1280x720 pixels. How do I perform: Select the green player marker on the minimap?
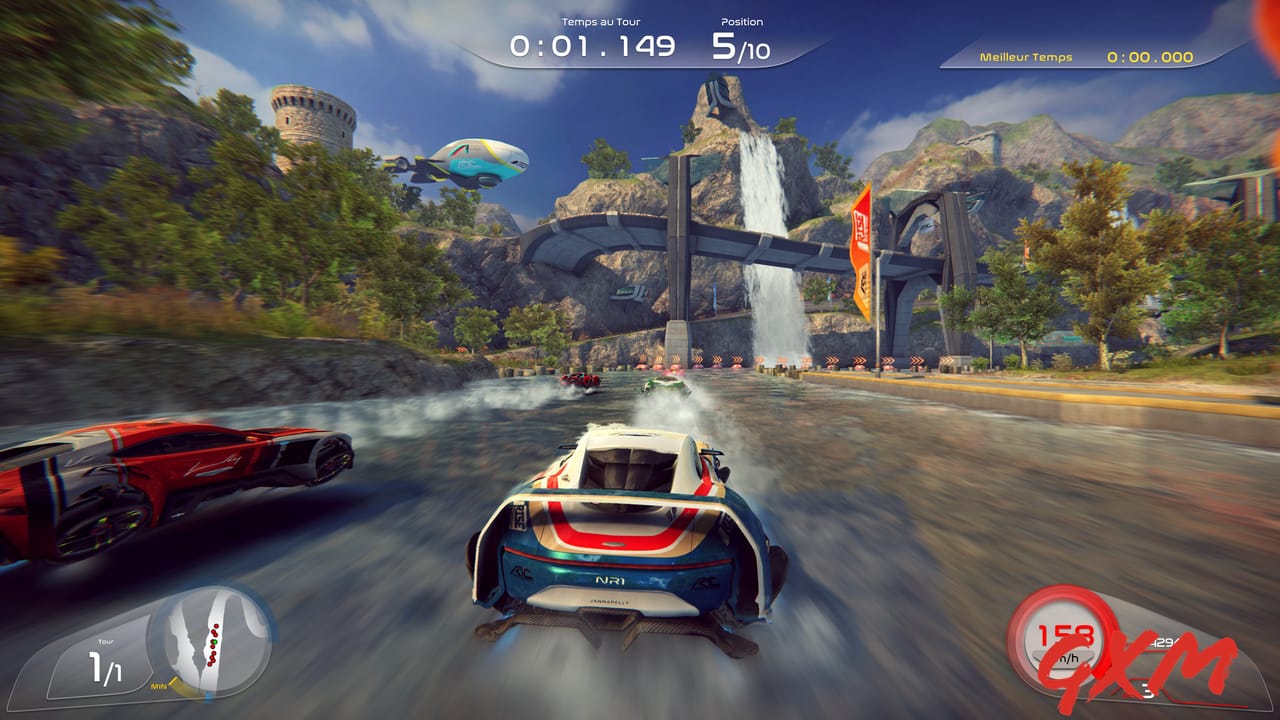214,642
